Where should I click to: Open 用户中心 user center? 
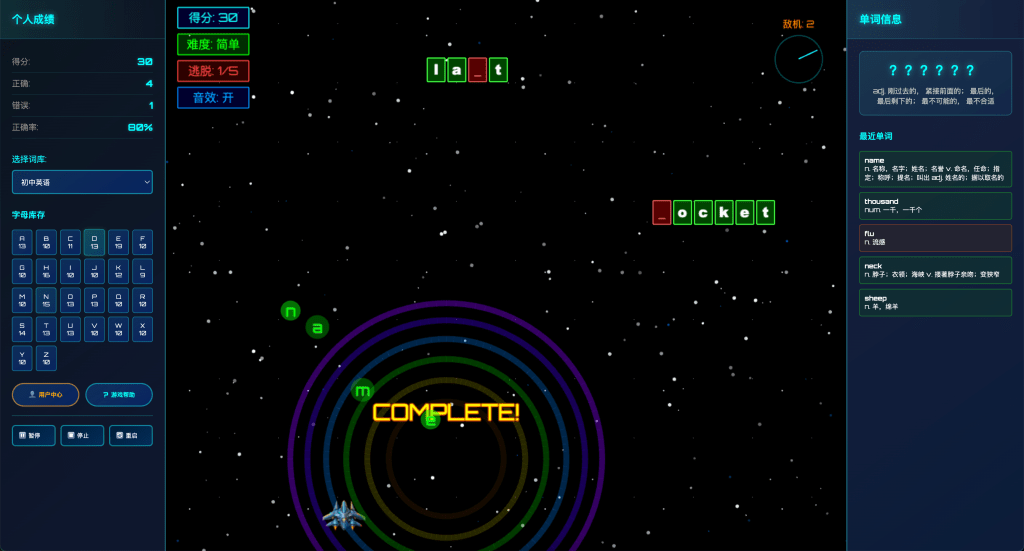[x=45, y=395]
